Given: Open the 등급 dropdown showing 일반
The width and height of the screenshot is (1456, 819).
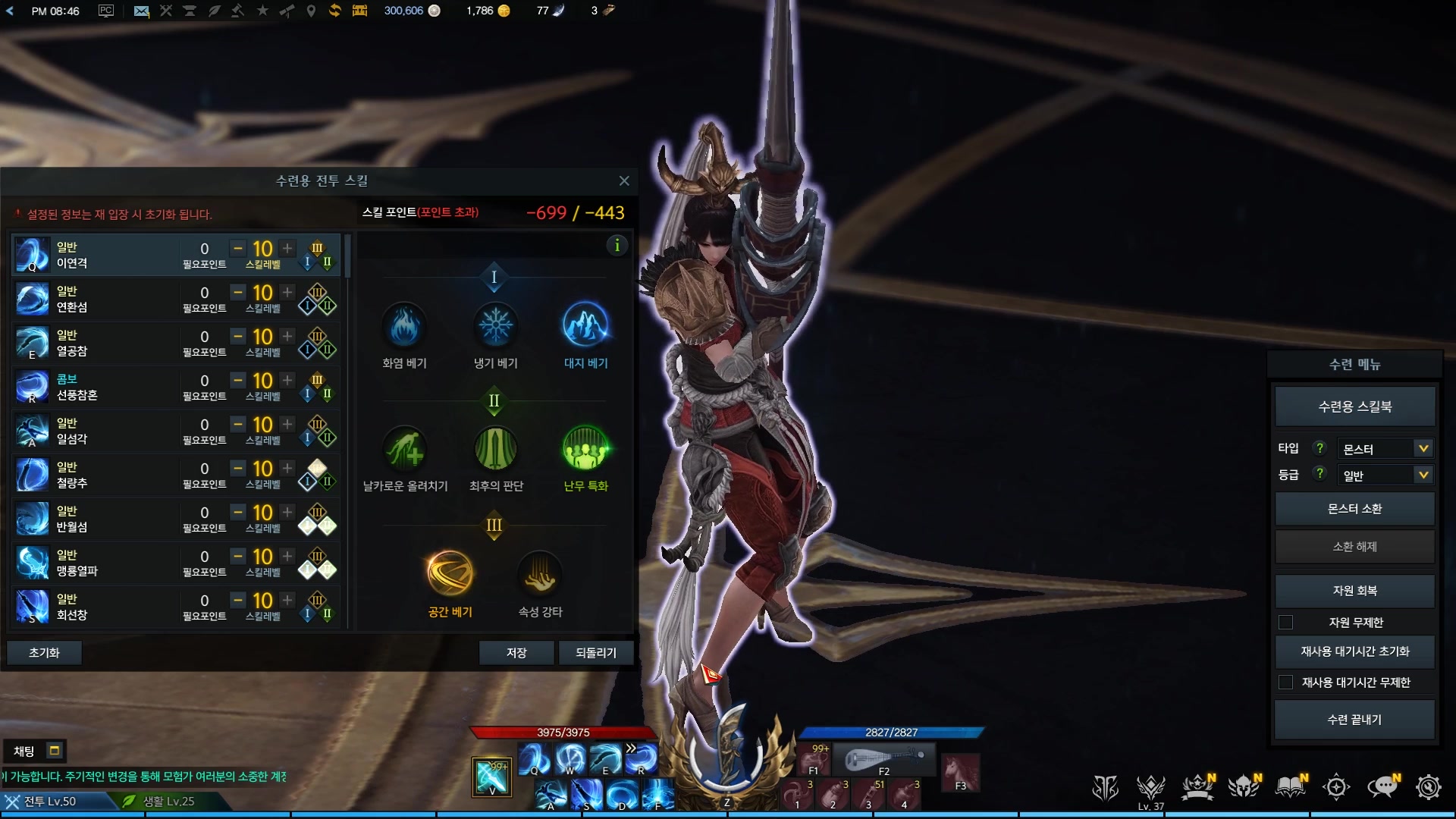Looking at the screenshot, I should pyautogui.click(x=1384, y=475).
